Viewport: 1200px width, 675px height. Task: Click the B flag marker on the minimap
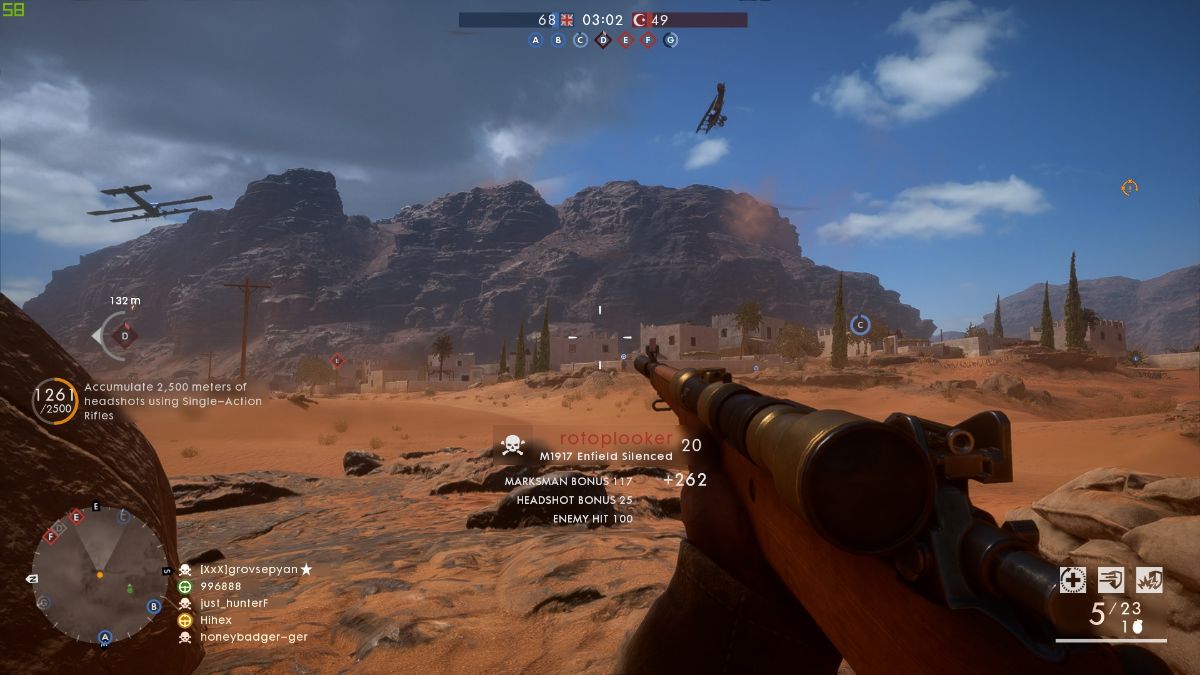[x=154, y=606]
